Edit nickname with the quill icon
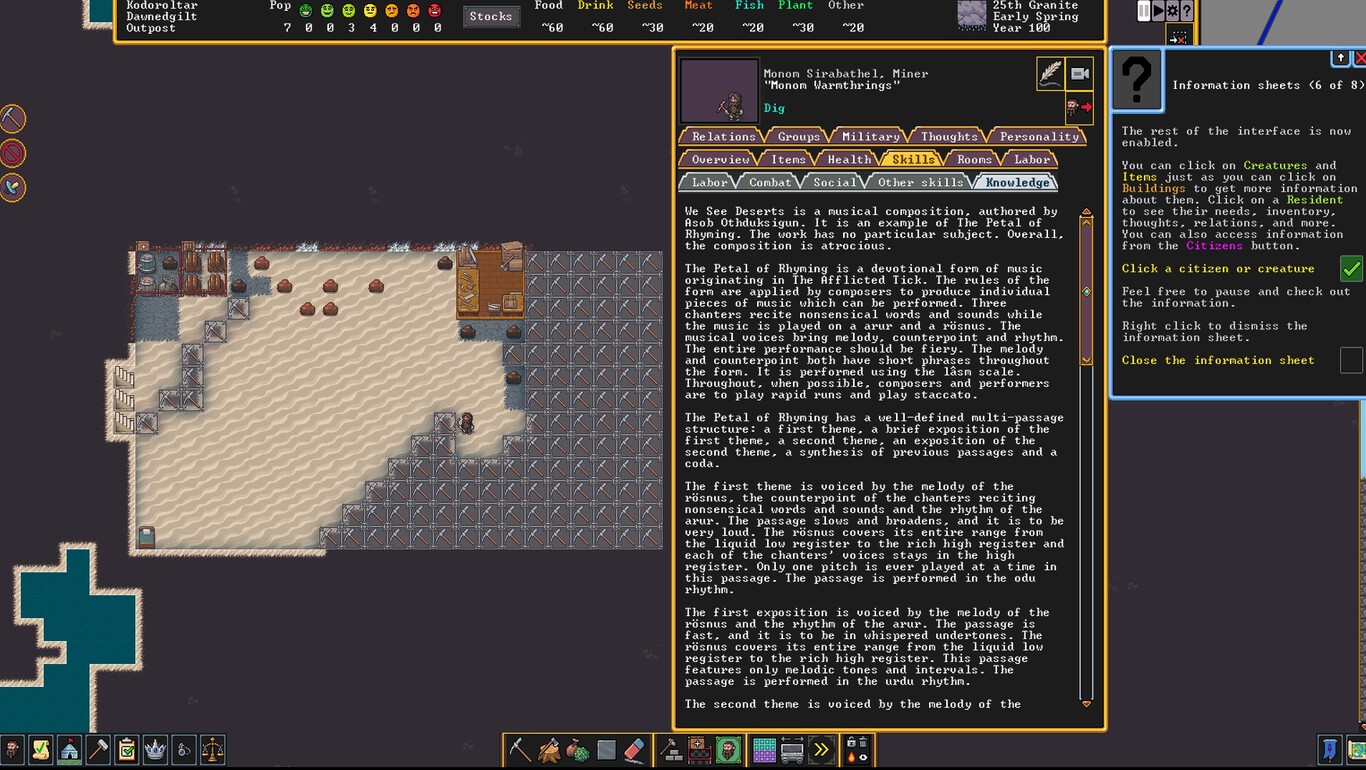Image resolution: width=1366 pixels, height=770 pixels. coord(1050,74)
